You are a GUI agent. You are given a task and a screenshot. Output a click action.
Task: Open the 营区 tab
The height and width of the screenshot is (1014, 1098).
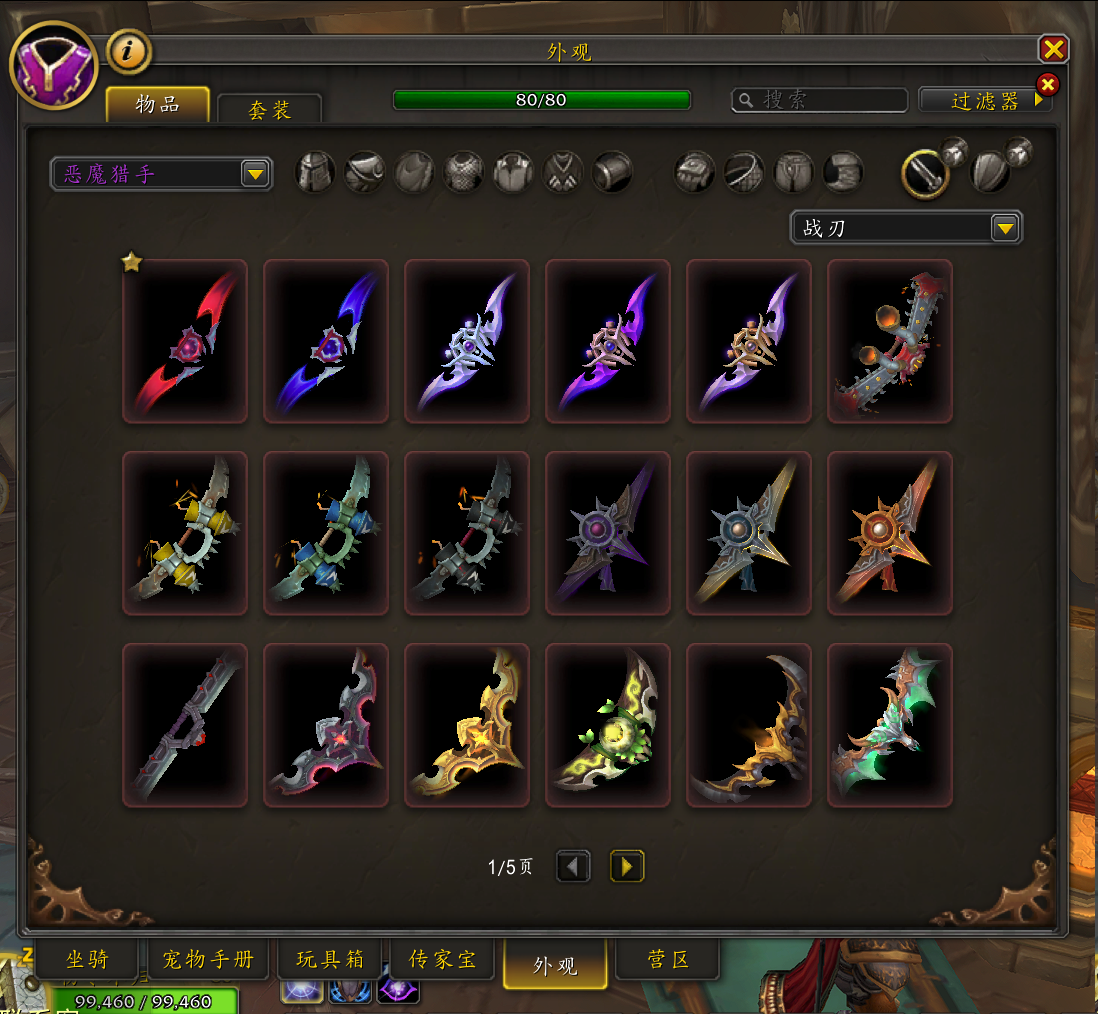[667, 960]
